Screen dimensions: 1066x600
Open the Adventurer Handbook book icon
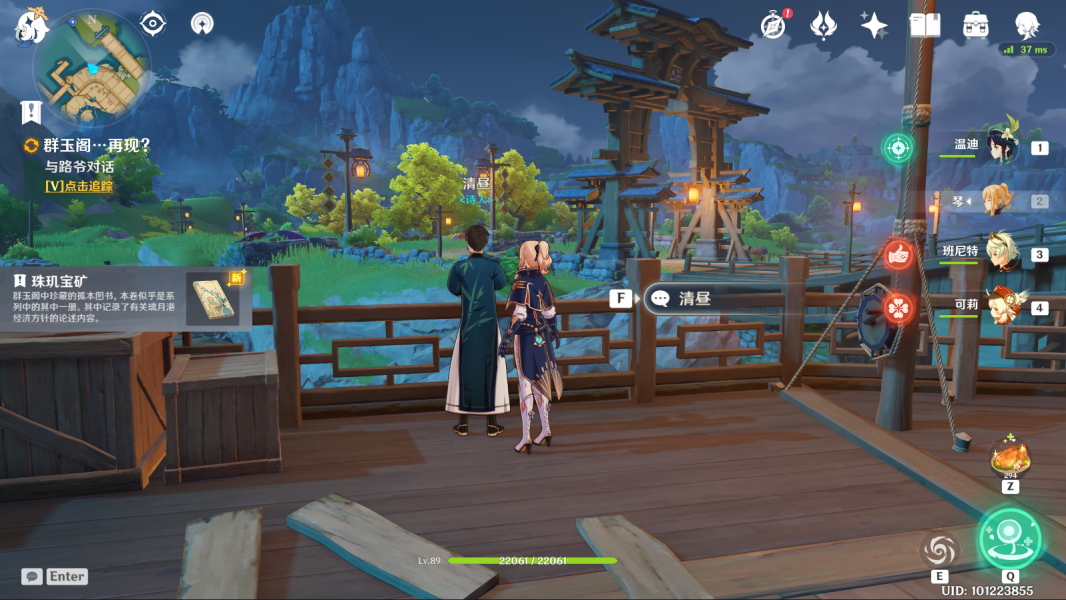coord(925,25)
